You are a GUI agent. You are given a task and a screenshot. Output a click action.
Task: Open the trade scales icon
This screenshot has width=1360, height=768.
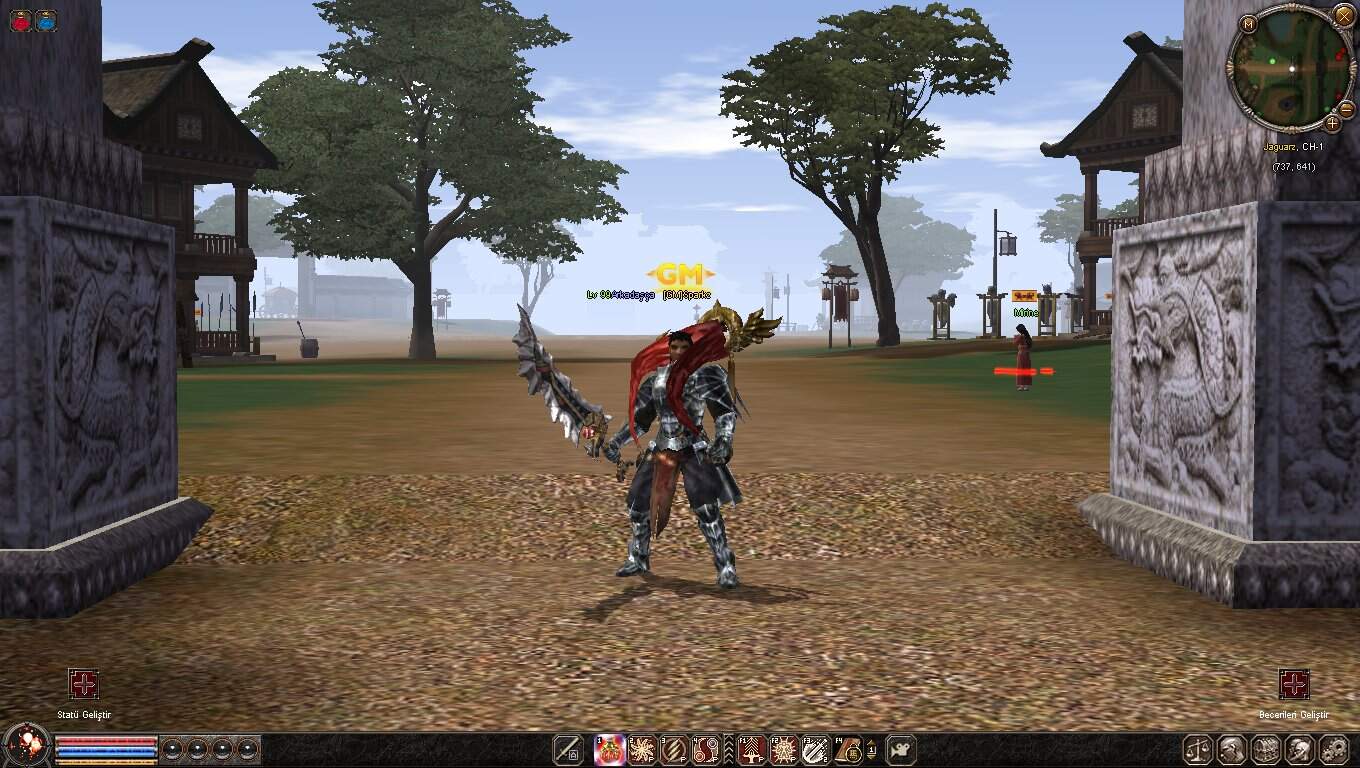(1196, 749)
